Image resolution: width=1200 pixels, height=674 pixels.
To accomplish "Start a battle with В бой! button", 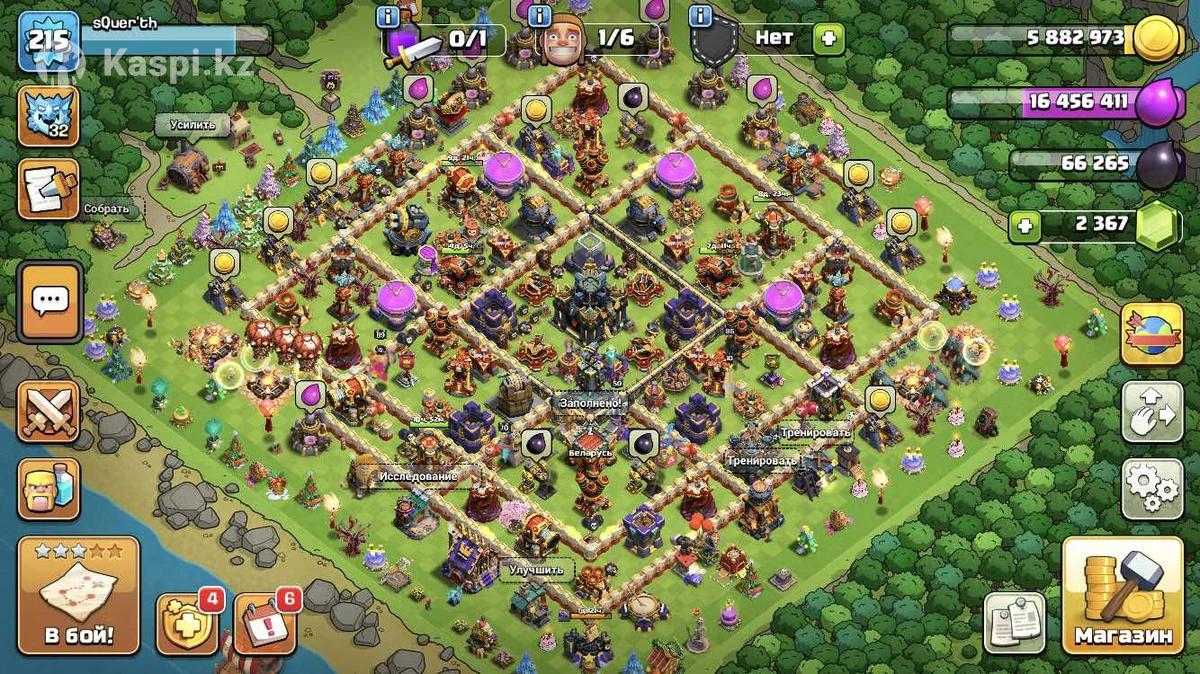I will 78,594.
